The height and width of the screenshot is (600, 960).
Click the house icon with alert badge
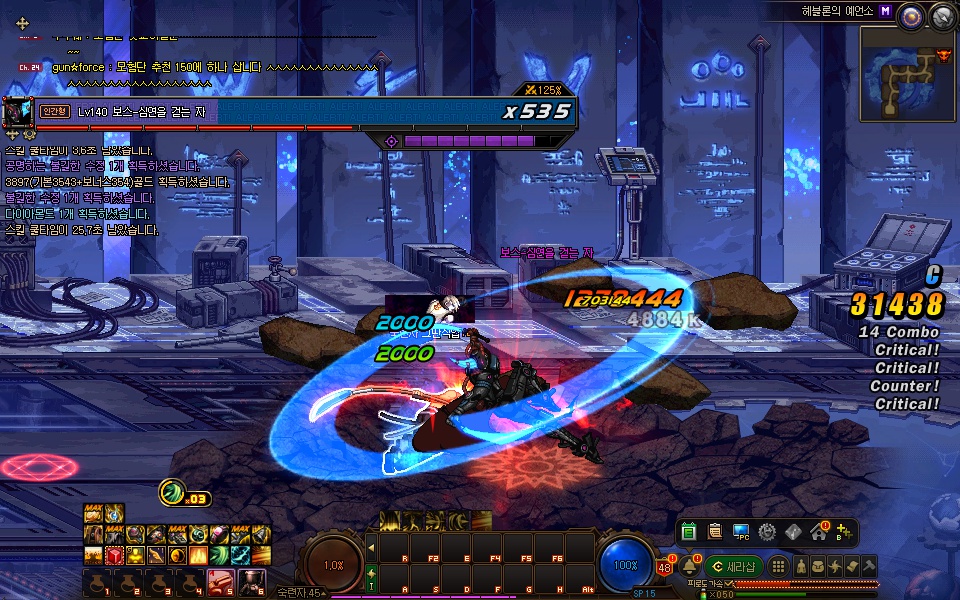819,532
